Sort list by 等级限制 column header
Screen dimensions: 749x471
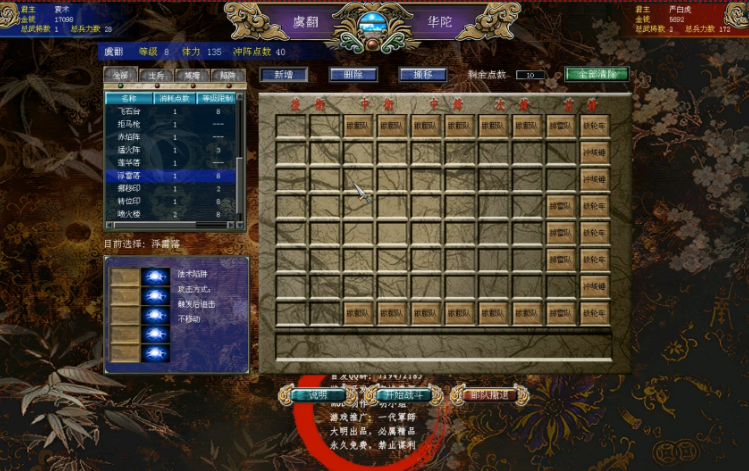pos(217,98)
